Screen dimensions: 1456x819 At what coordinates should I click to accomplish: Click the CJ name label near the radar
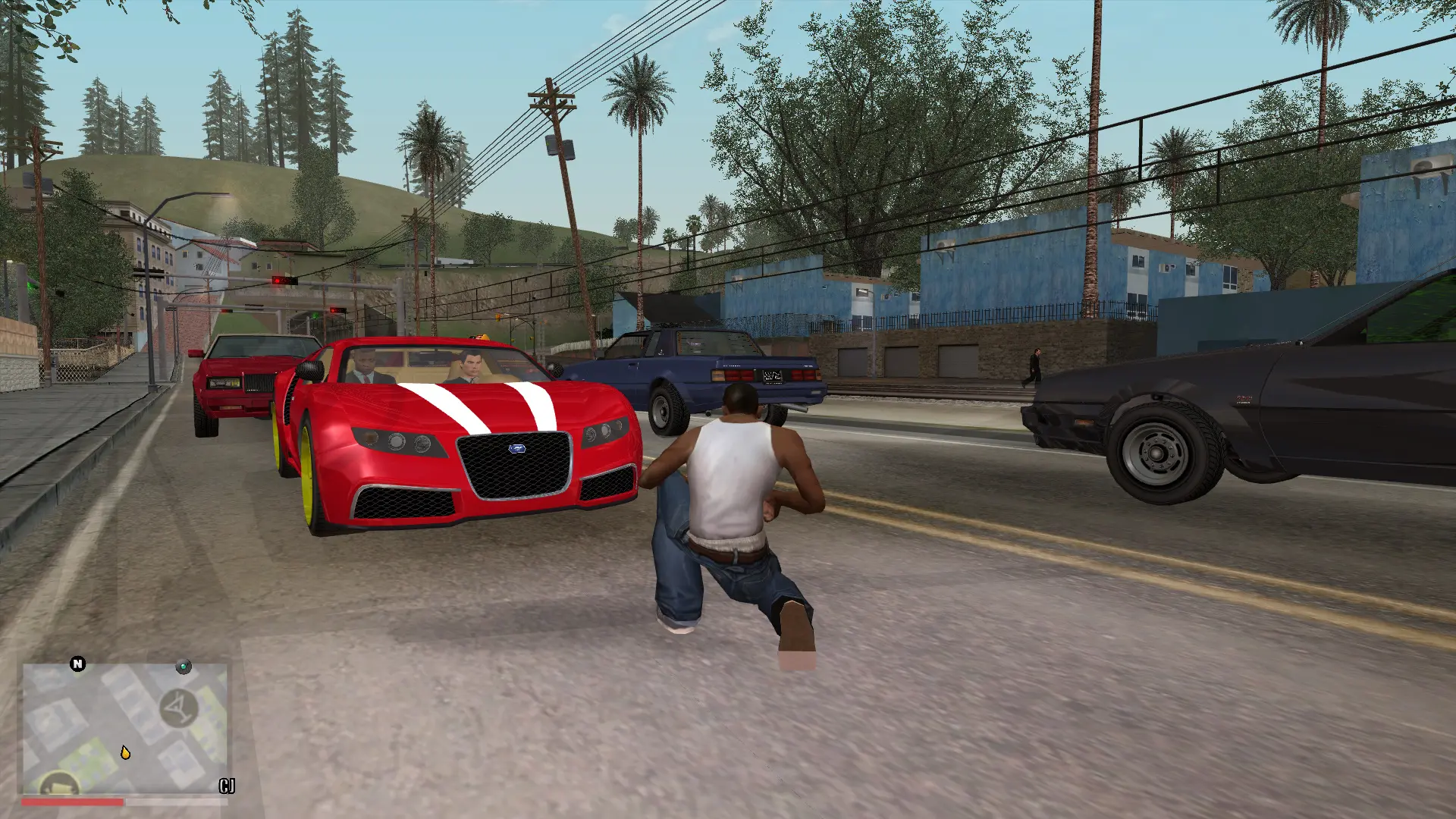pyautogui.click(x=227, y=786)
